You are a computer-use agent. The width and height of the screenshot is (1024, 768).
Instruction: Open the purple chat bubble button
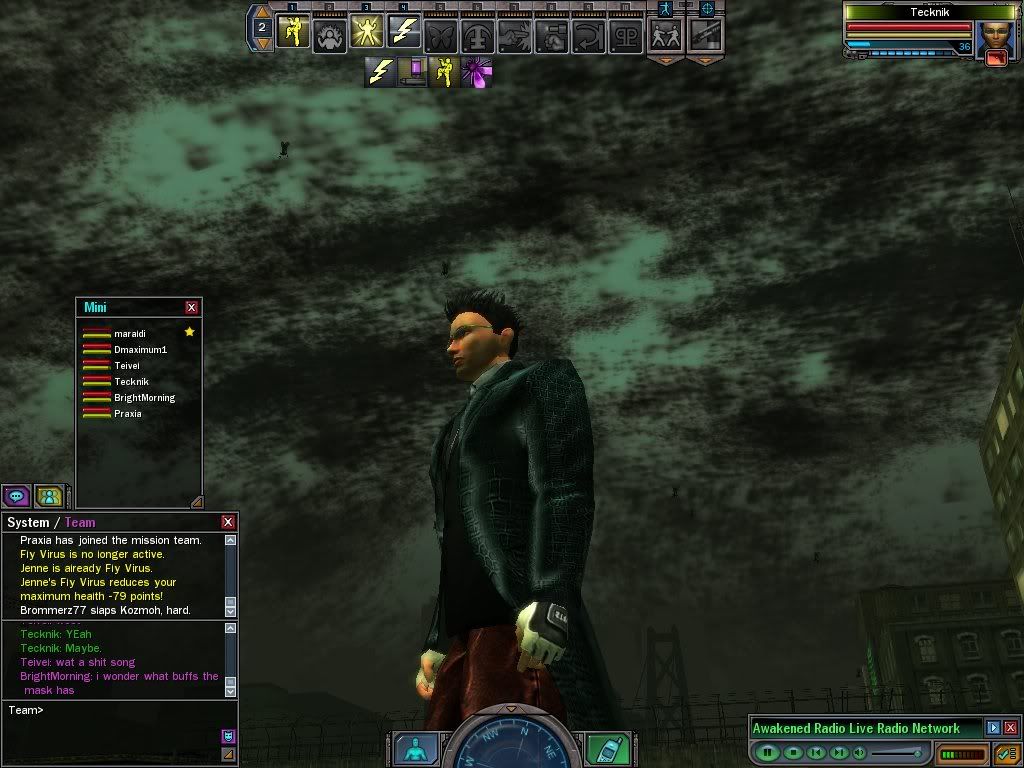(16, 495)
